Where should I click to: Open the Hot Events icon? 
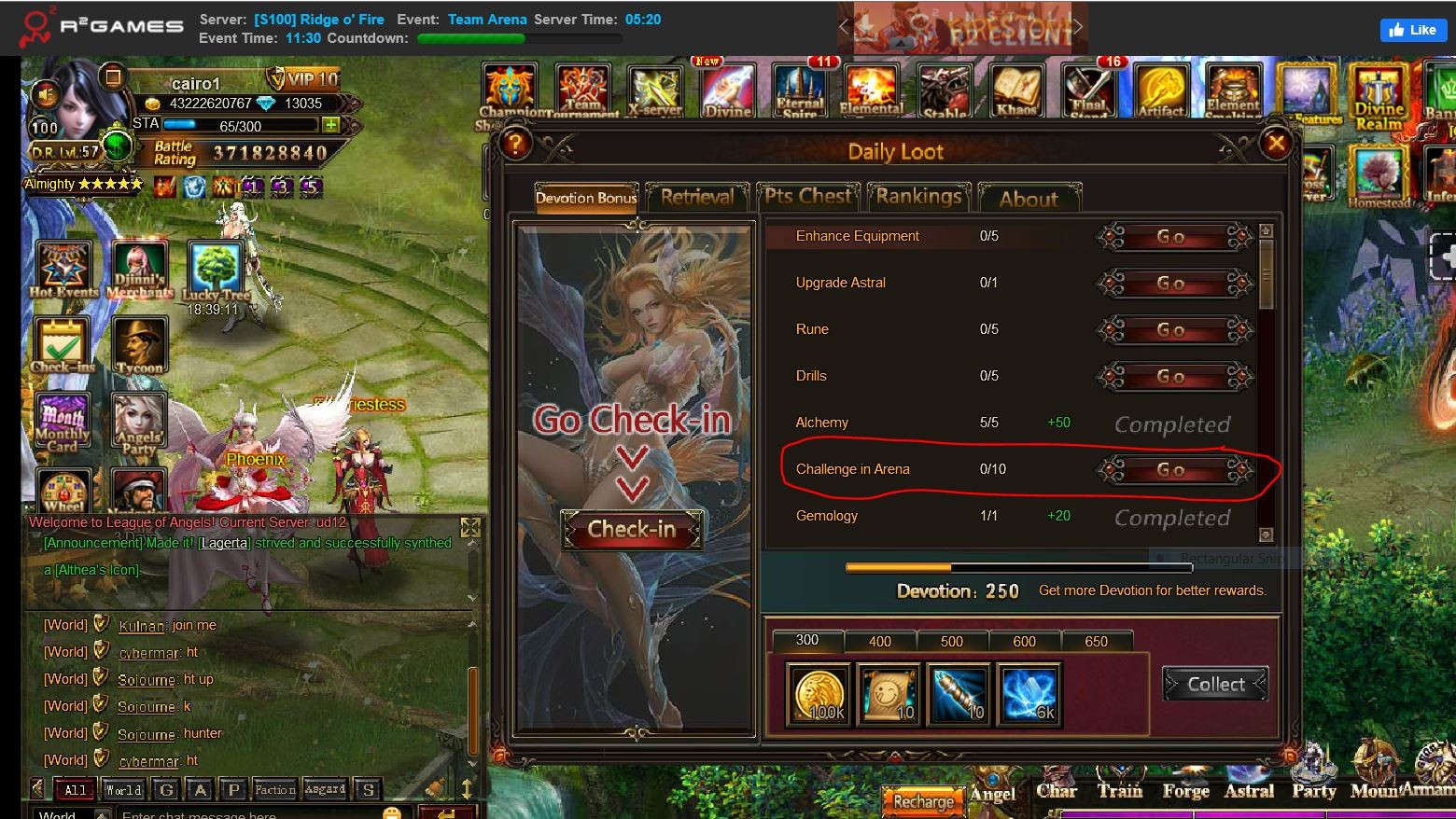click(x=63, y=269)
